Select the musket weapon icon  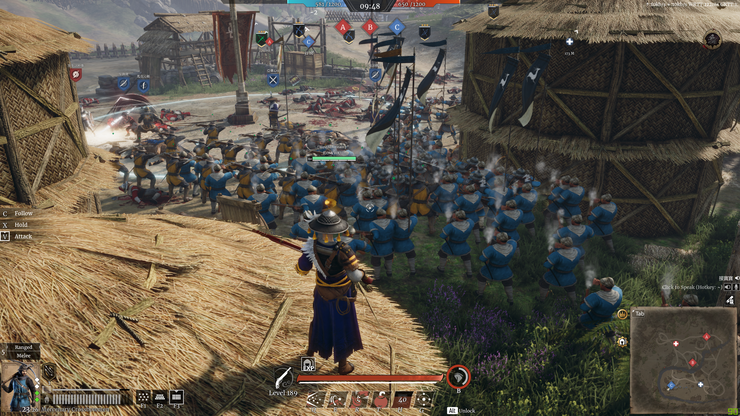(x=285, y=378)
